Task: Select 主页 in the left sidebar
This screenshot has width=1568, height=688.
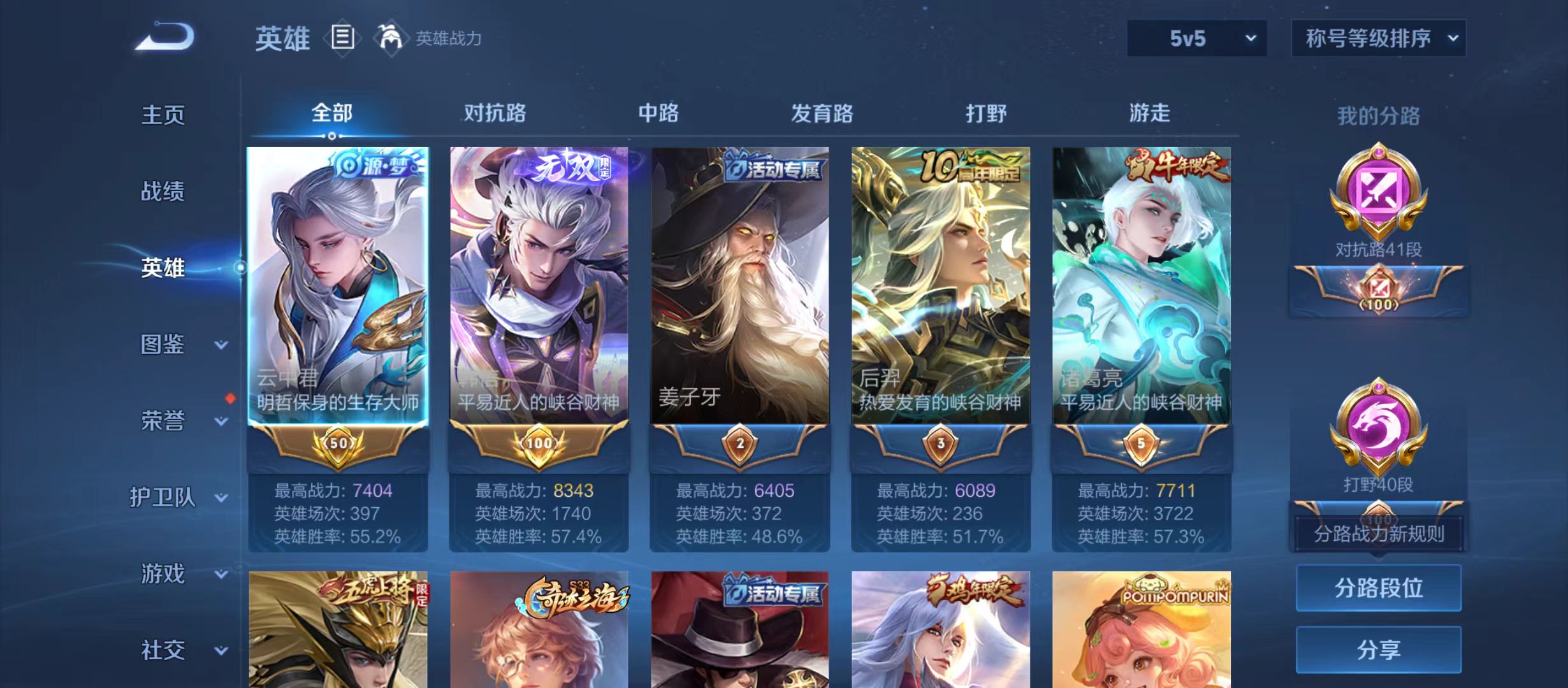Action: [x=163, y=115]
